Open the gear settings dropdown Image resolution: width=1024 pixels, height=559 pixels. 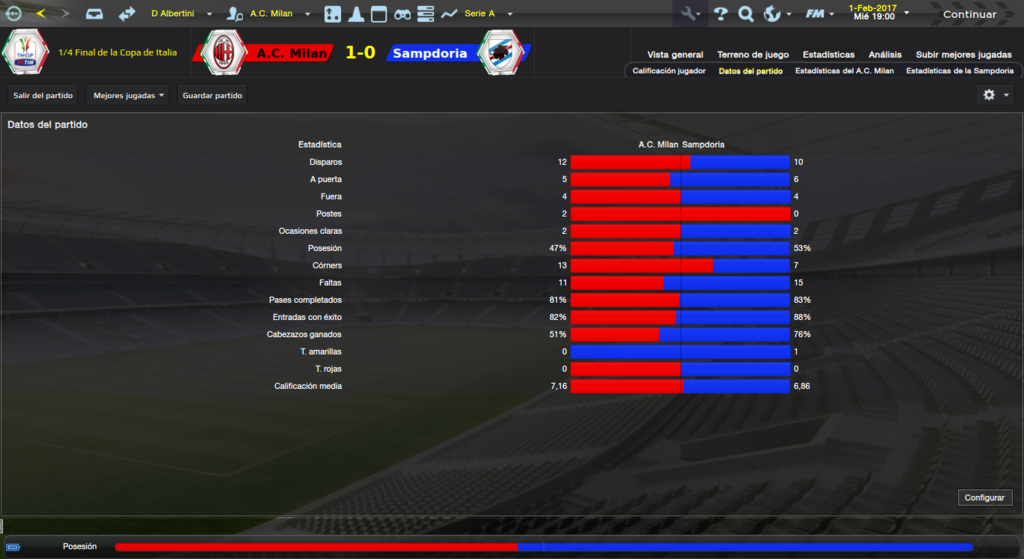pyautogui.click(x=995, y=95)
